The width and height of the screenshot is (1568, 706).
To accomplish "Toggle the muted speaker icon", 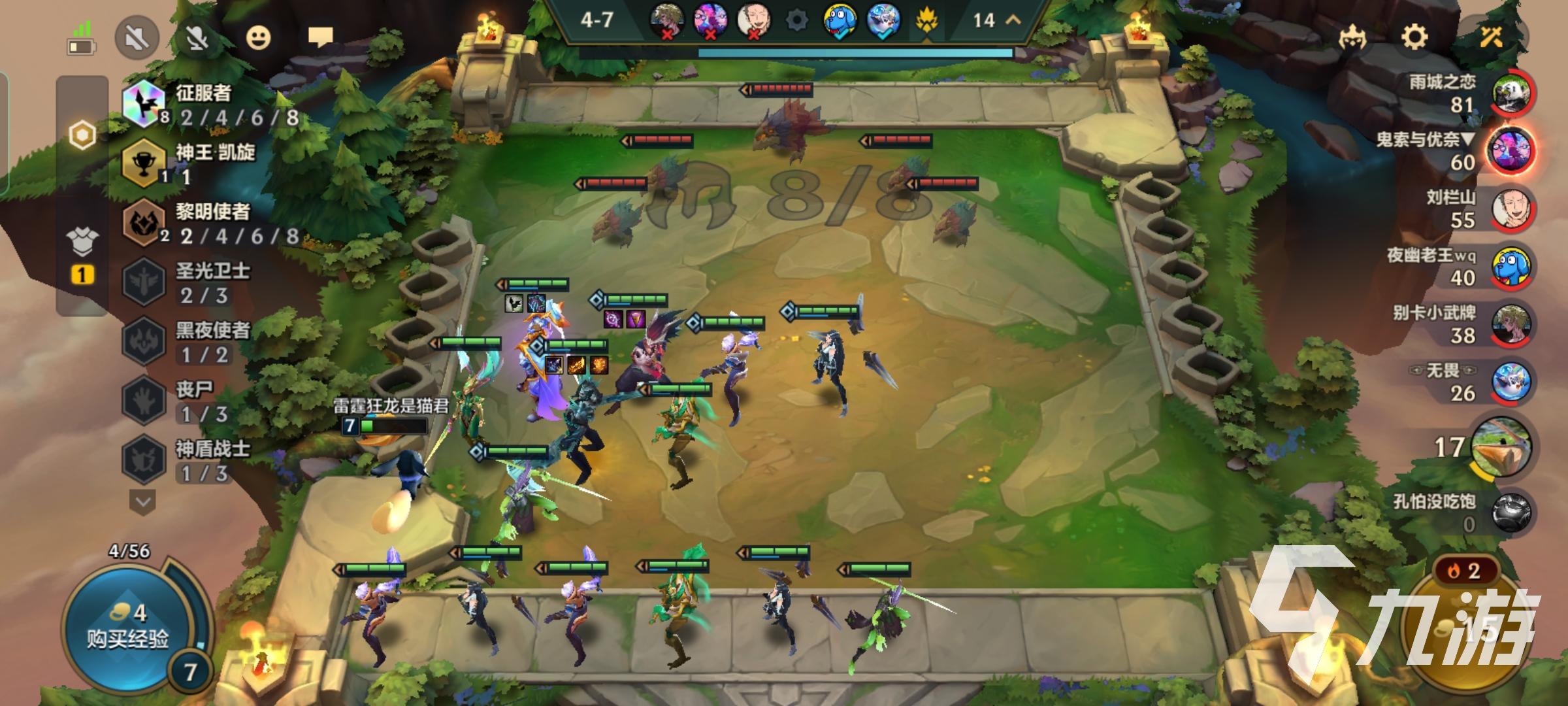I will click(137, 38).
